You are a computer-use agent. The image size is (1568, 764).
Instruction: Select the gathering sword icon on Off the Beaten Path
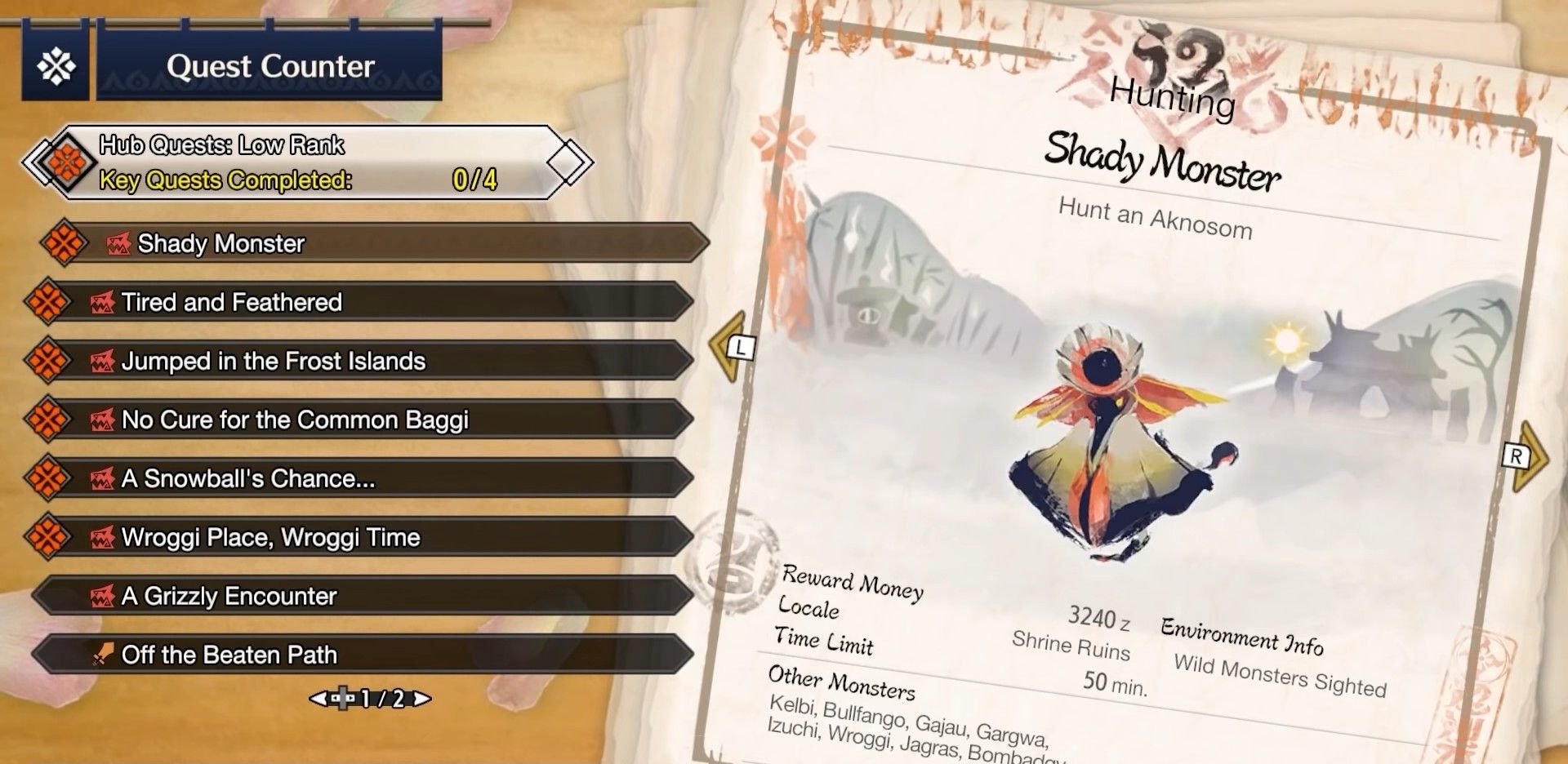pos(102,655)
